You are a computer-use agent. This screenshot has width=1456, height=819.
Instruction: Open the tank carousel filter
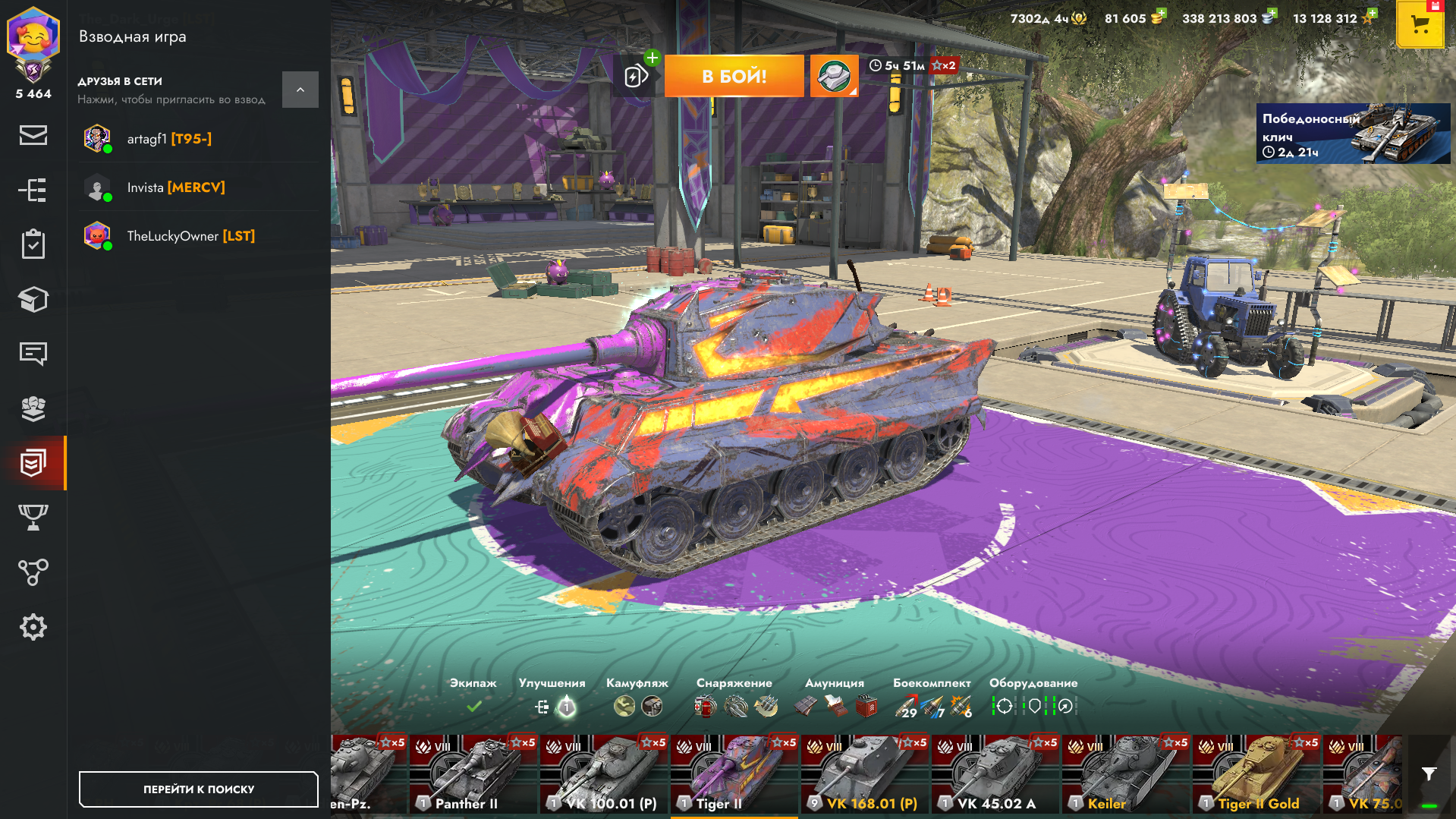(x=1429, y=774)
